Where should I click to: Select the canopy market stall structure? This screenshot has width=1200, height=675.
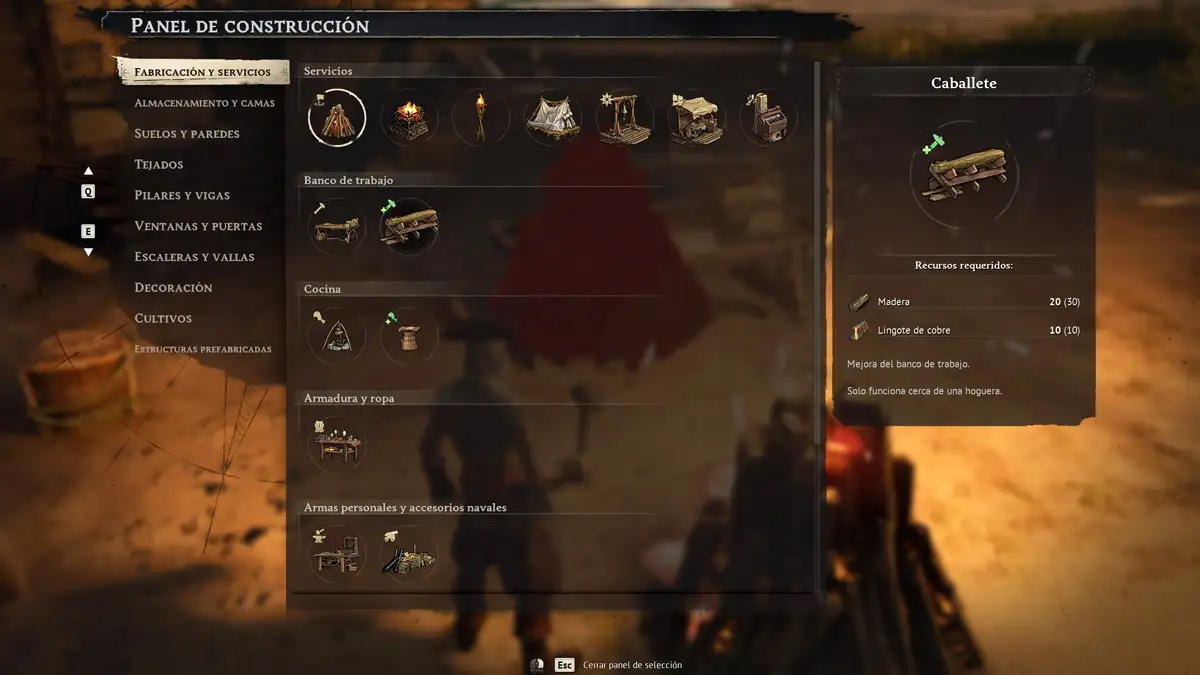coord(697,118)
